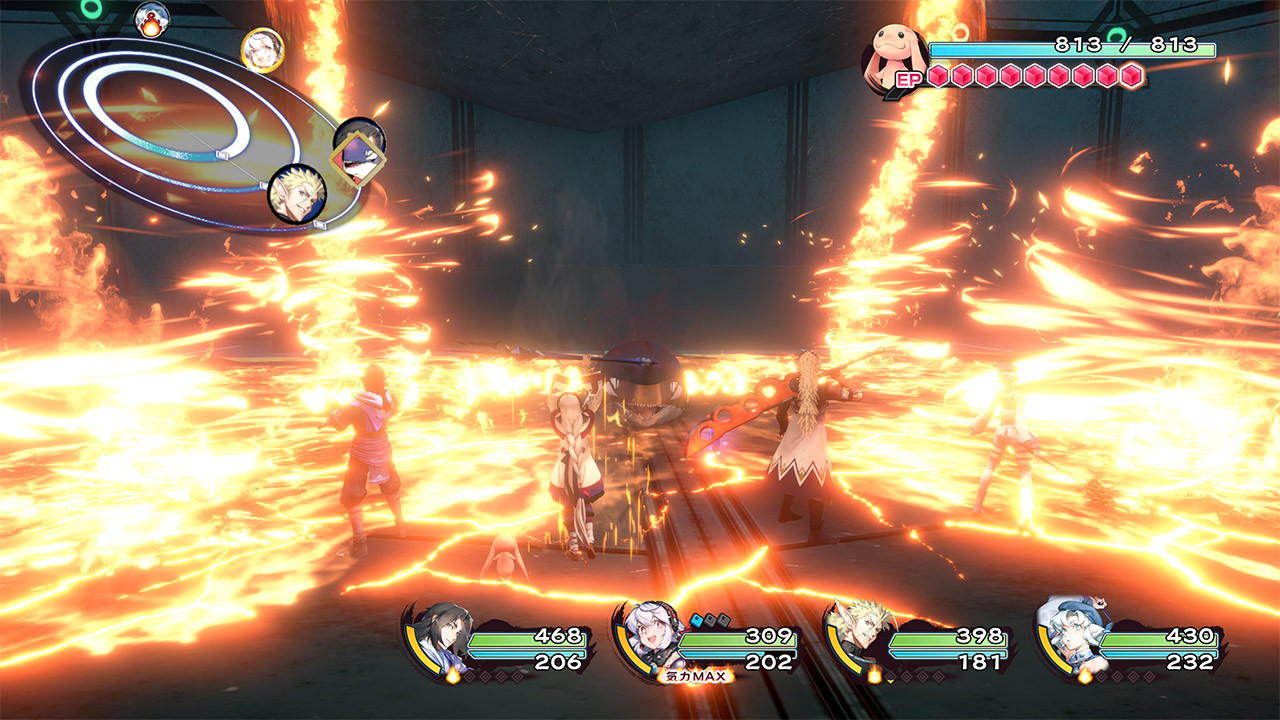
Task: Click the shark enemy diamond icon on the action ring
Action: click(x=357, y=157)
